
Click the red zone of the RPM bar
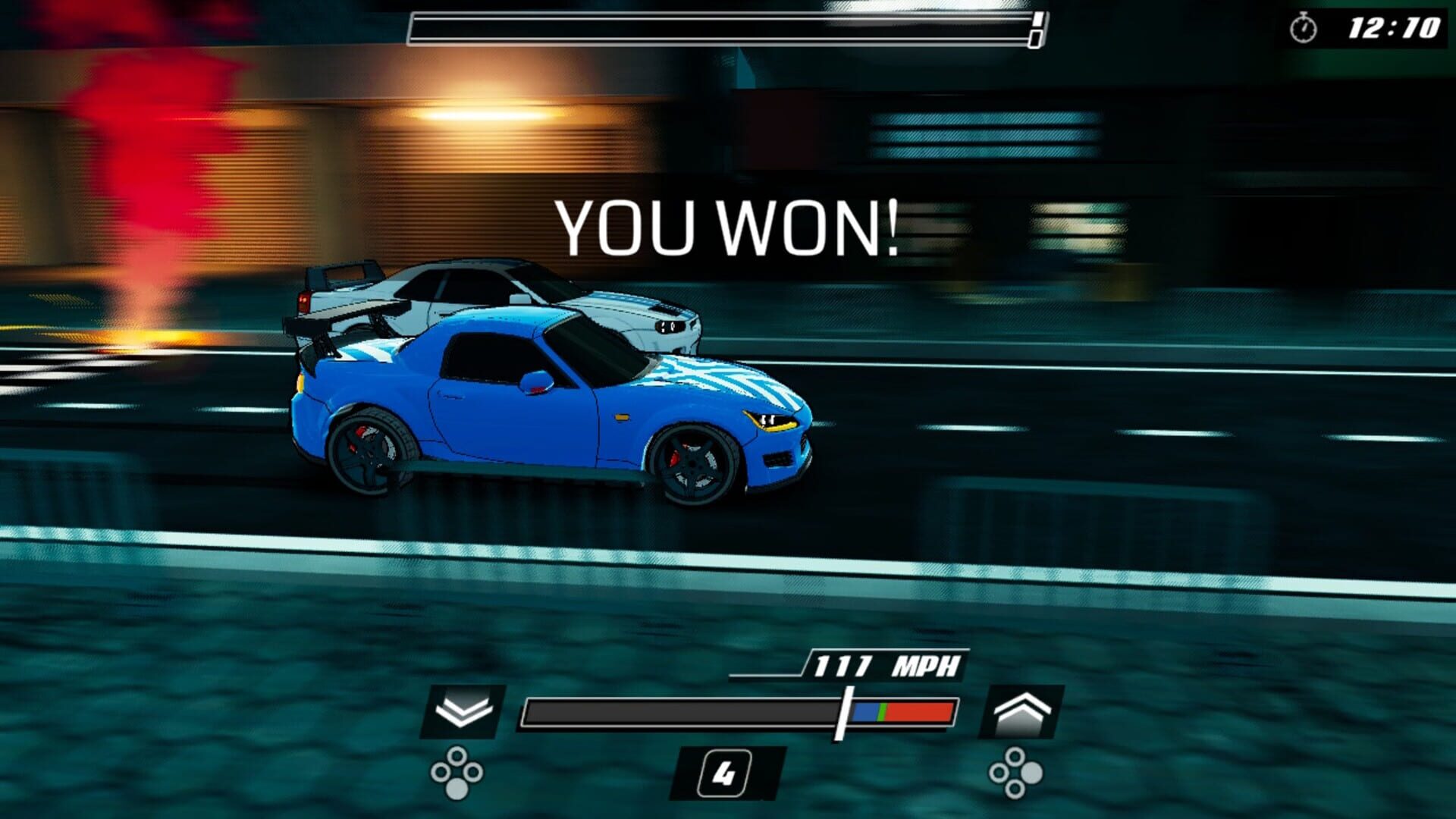click(918, 713)
